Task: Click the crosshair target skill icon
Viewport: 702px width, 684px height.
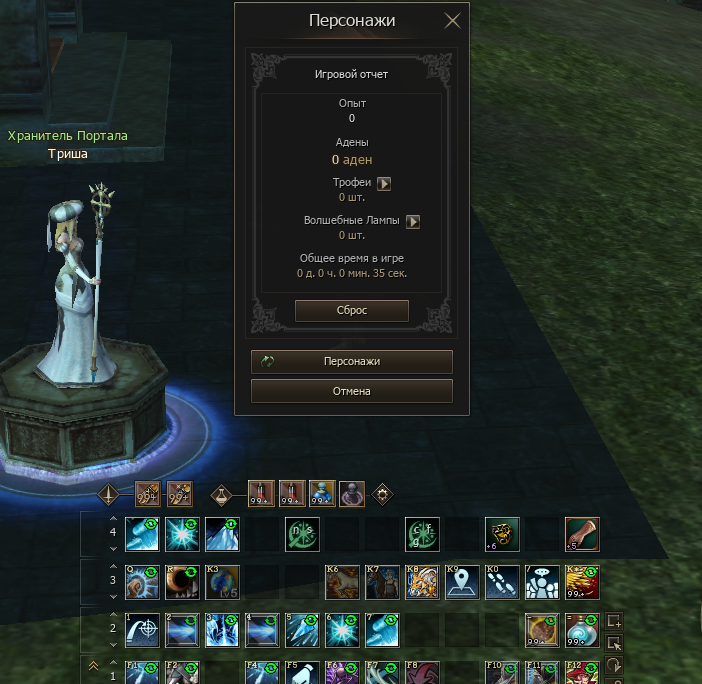Action: pos(141,630)
